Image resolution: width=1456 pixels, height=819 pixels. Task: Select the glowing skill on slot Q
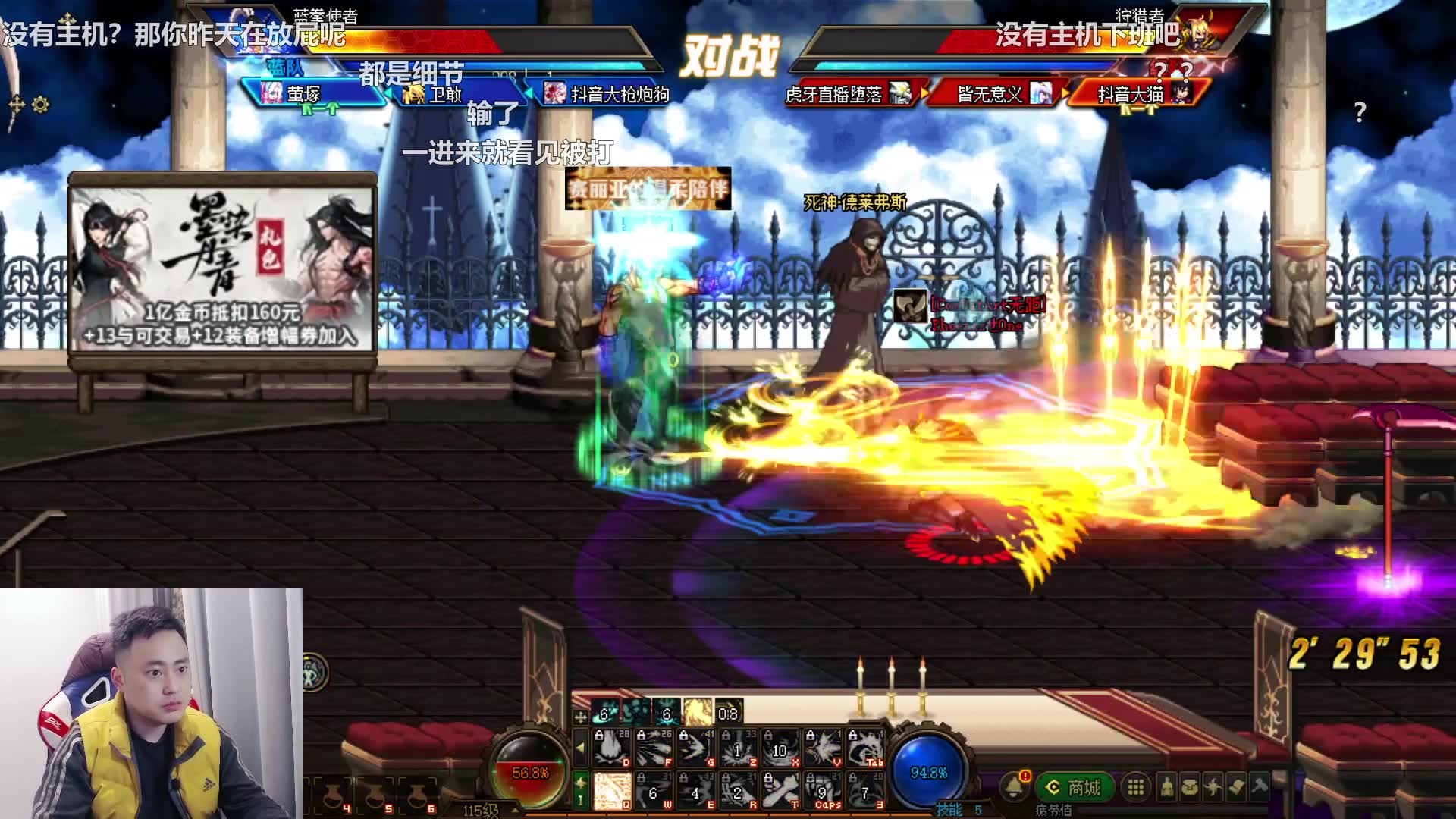click(611, 791)
